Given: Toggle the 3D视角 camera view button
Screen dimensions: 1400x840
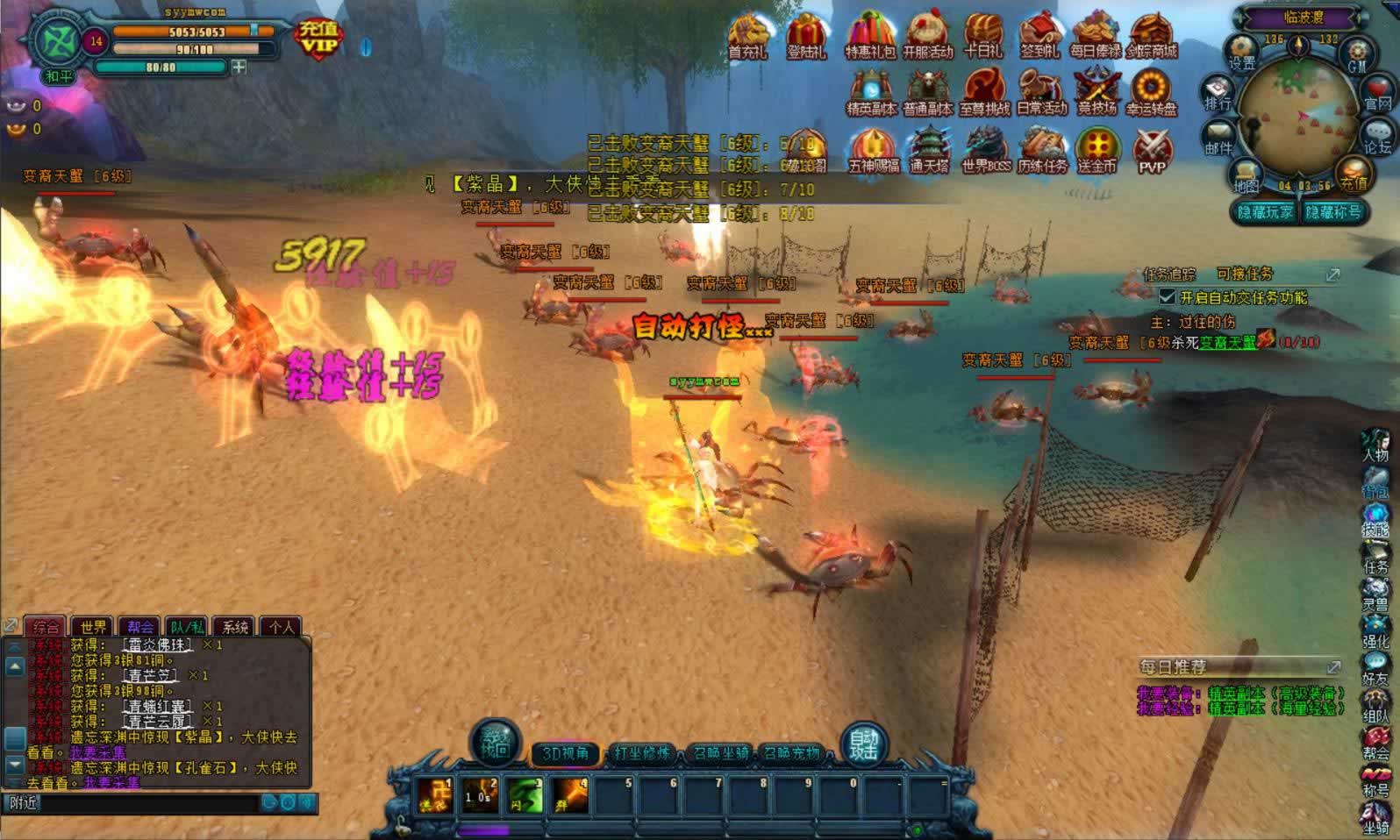Looking at the screenshot, I should coord(564,753).
